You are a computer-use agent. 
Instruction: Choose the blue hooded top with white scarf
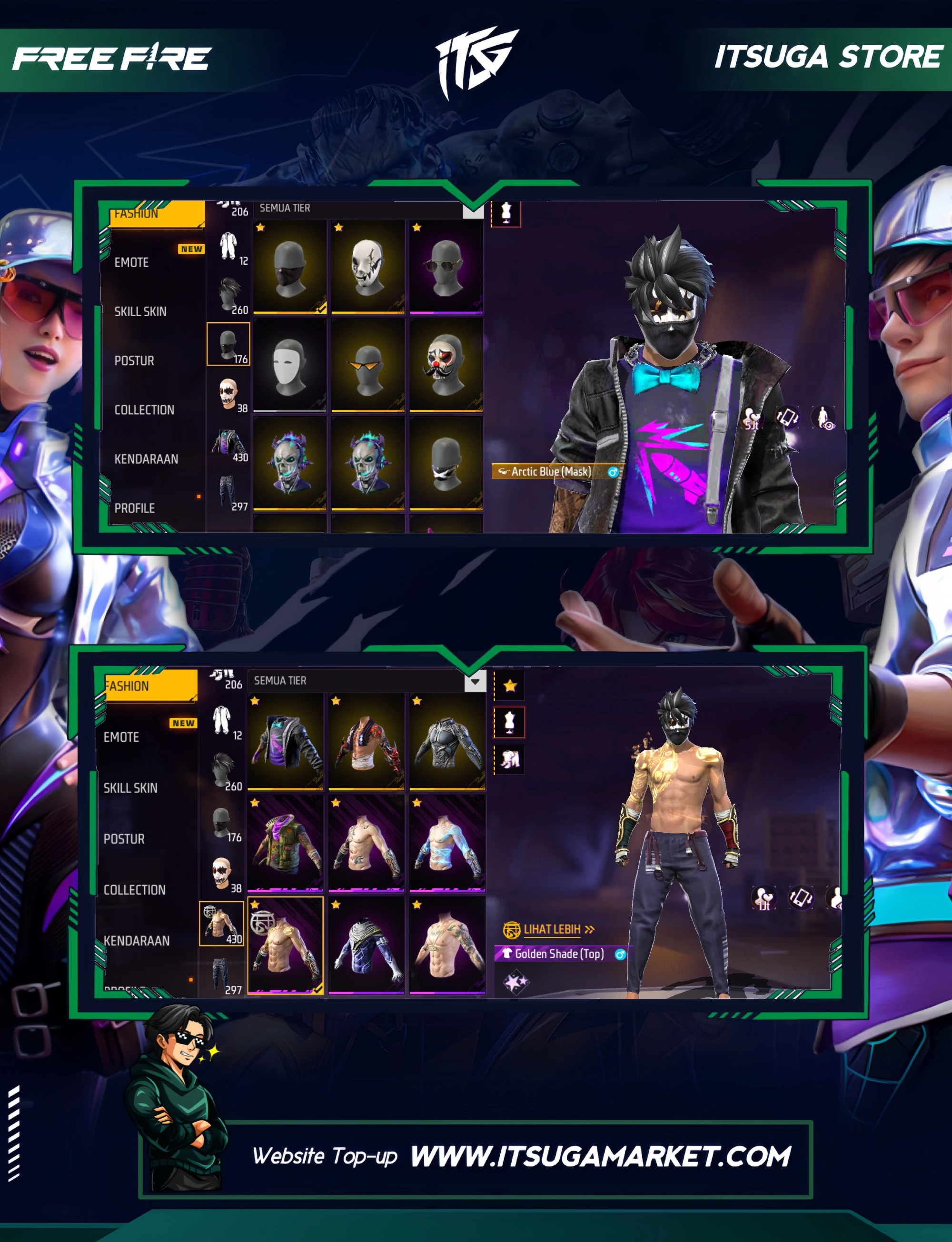(367, 944)
